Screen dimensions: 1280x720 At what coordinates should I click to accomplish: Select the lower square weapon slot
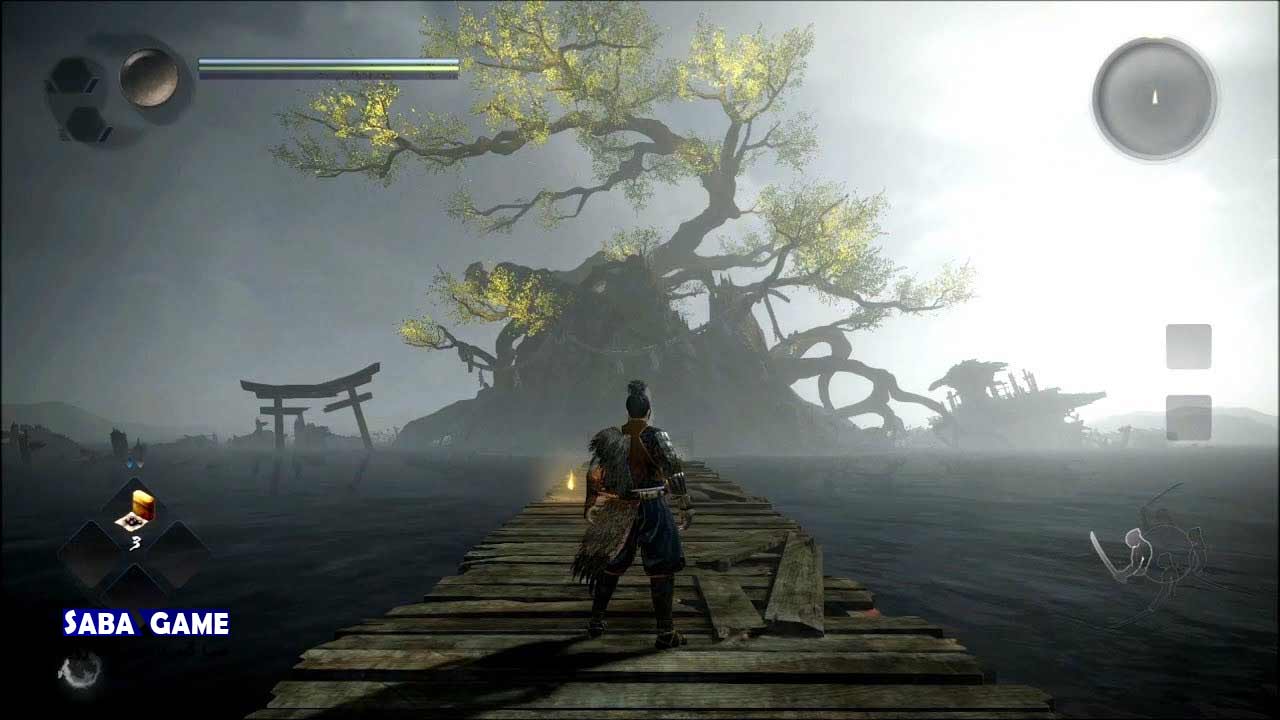[1188, 417]
